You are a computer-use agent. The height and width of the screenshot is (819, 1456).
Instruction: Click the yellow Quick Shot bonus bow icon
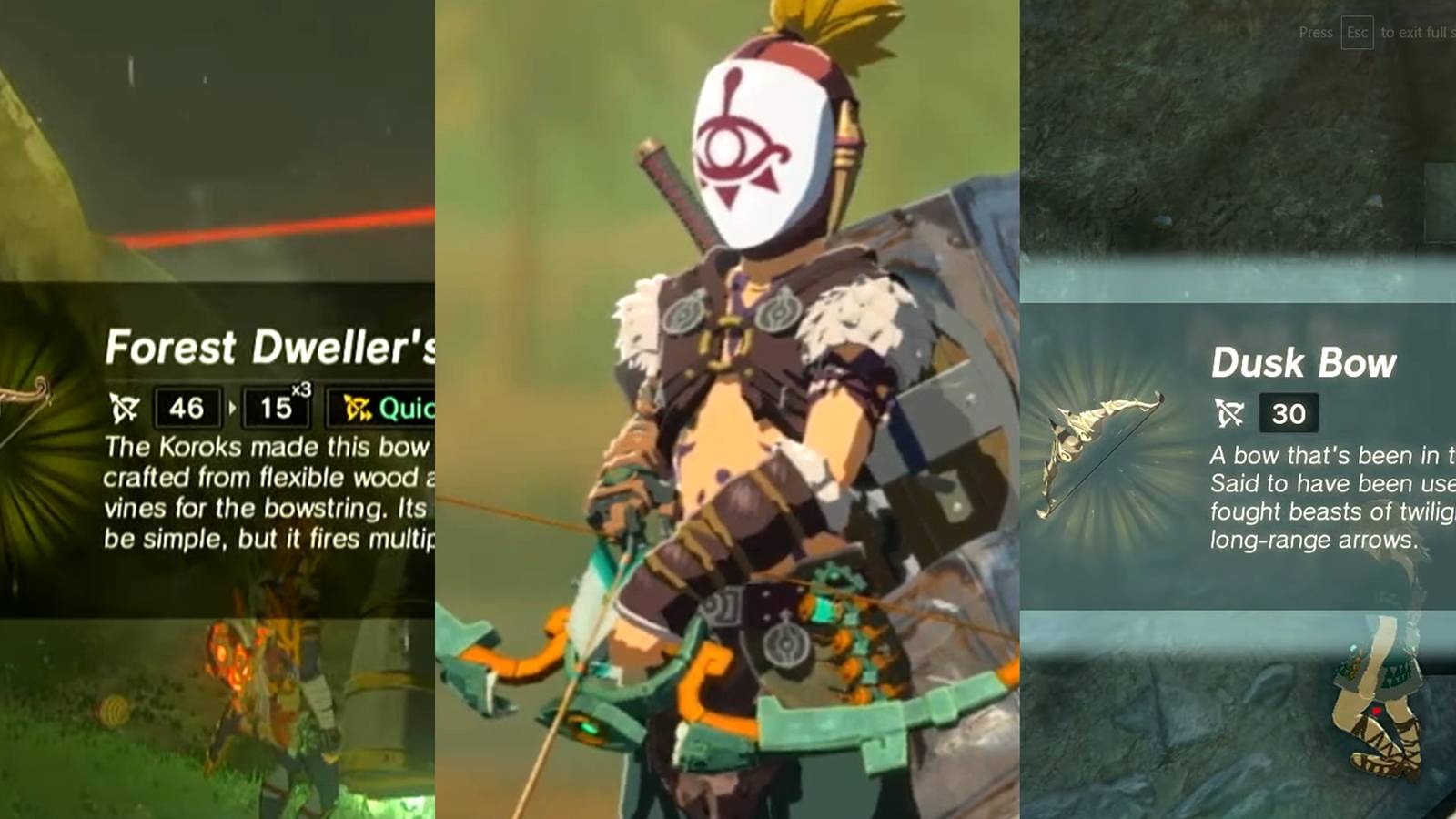tap(356, 407)
